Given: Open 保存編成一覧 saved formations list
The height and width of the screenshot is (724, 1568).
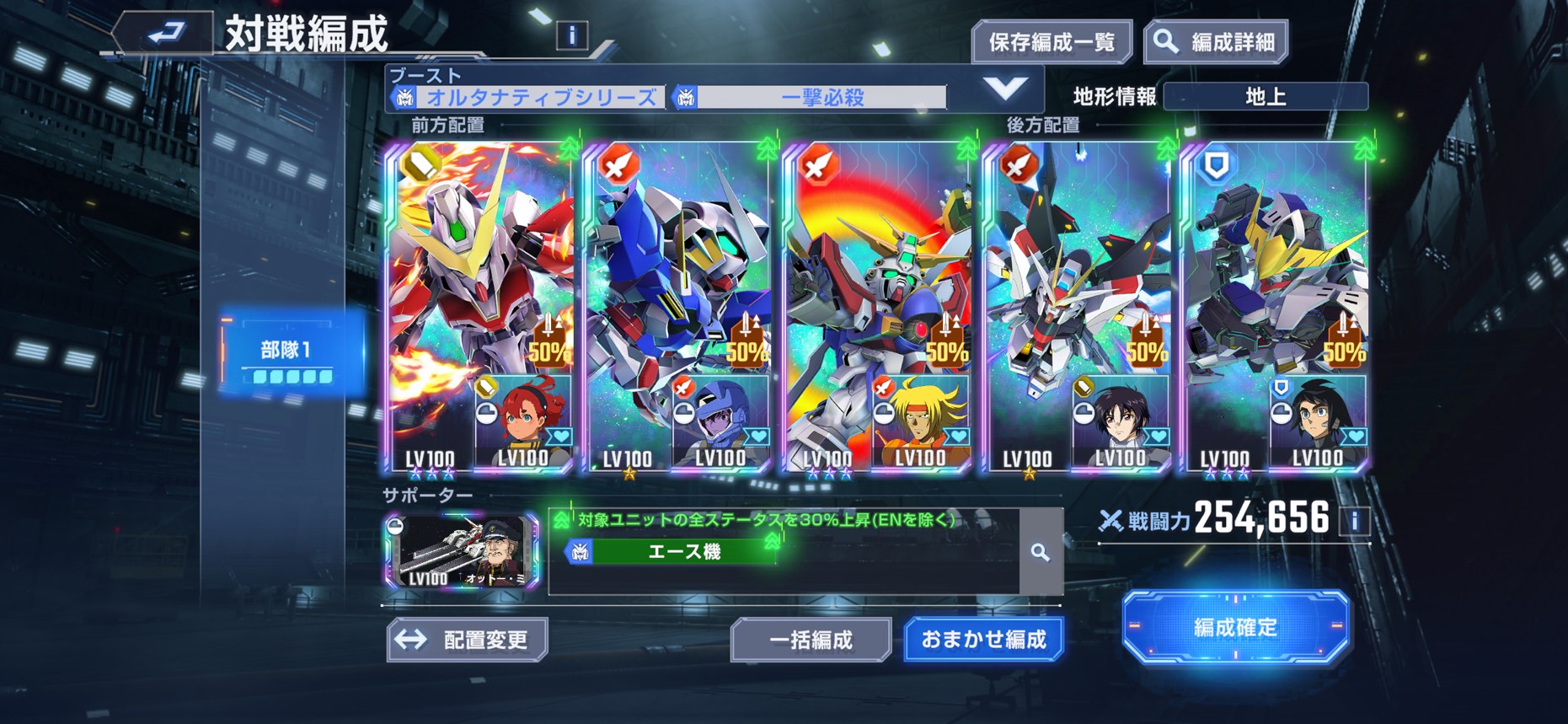Looking at the screenshot, I should pyautogui.click(x=1052, y=42).
